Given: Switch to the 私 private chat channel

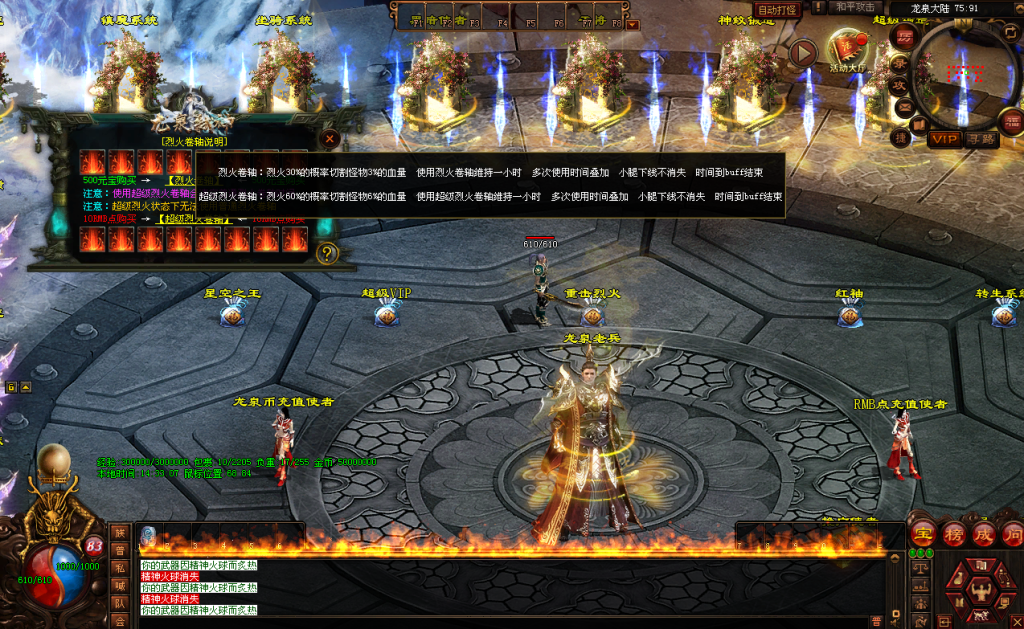Looking at the screenshot, I should pyautogui.click(x=120, y=567).
